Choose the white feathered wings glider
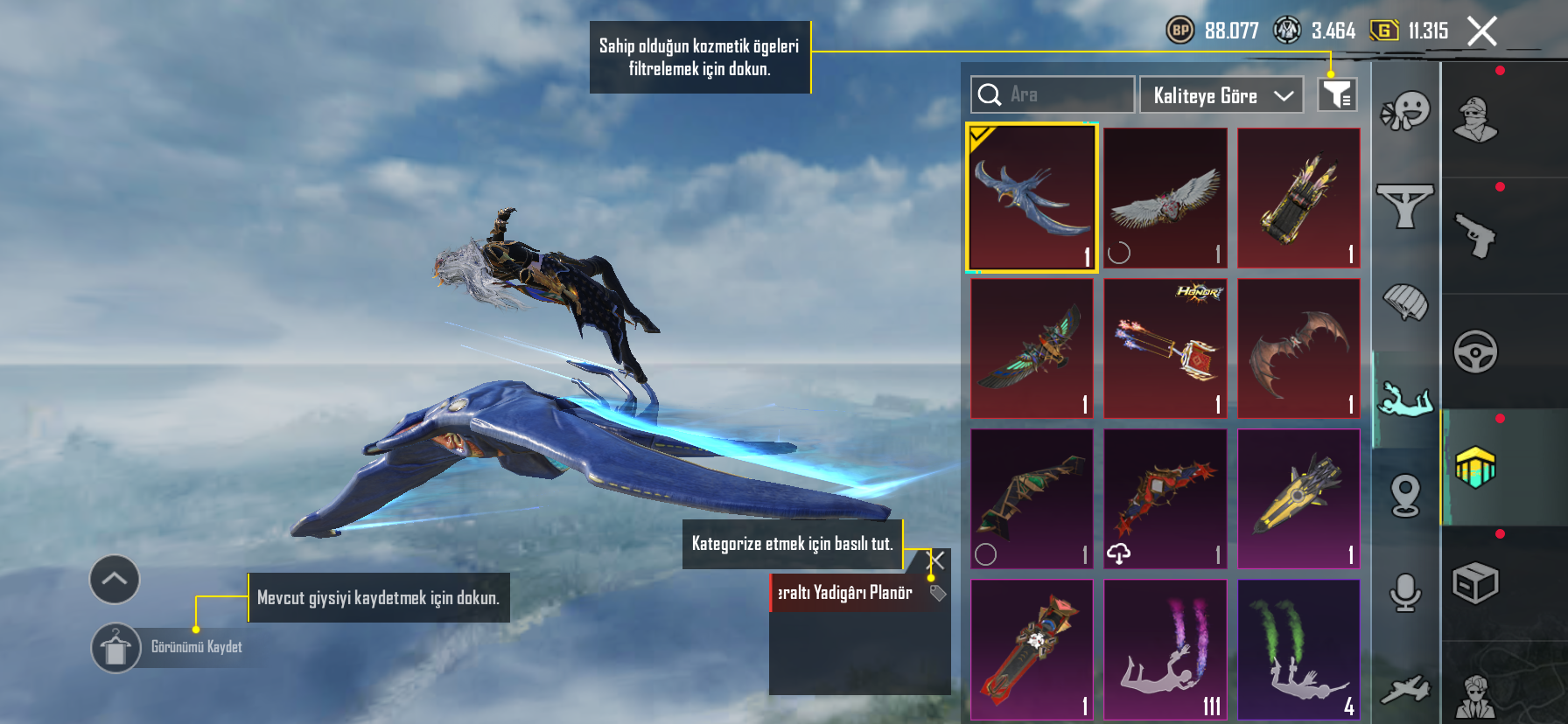The image size is (1568, 724). 1165,198
